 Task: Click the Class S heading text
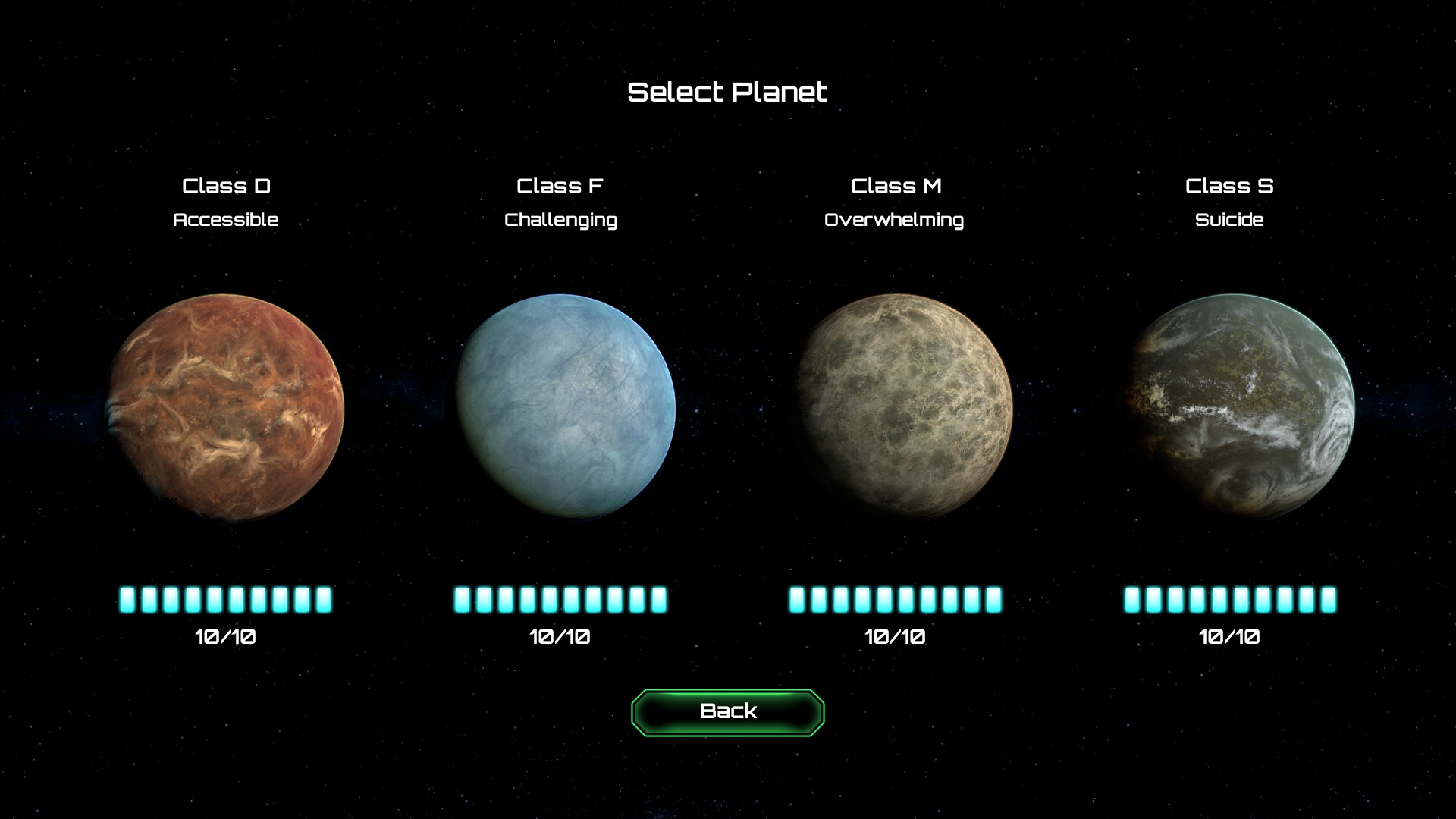click(x=1230, y=185)
